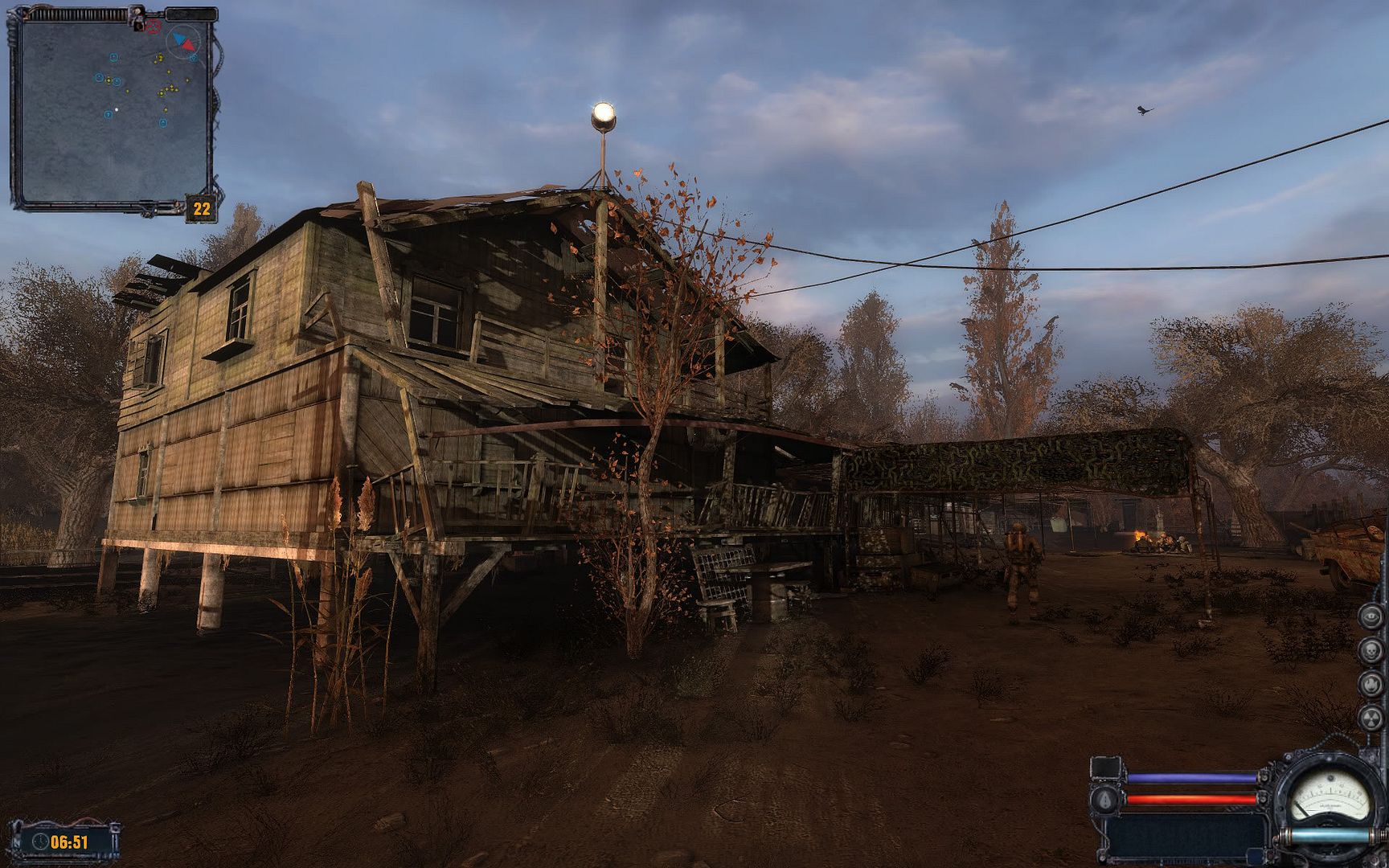The image size is (1389, 868).
Task: Select the skull hazard indicator icon
Action: point(1371,650)
